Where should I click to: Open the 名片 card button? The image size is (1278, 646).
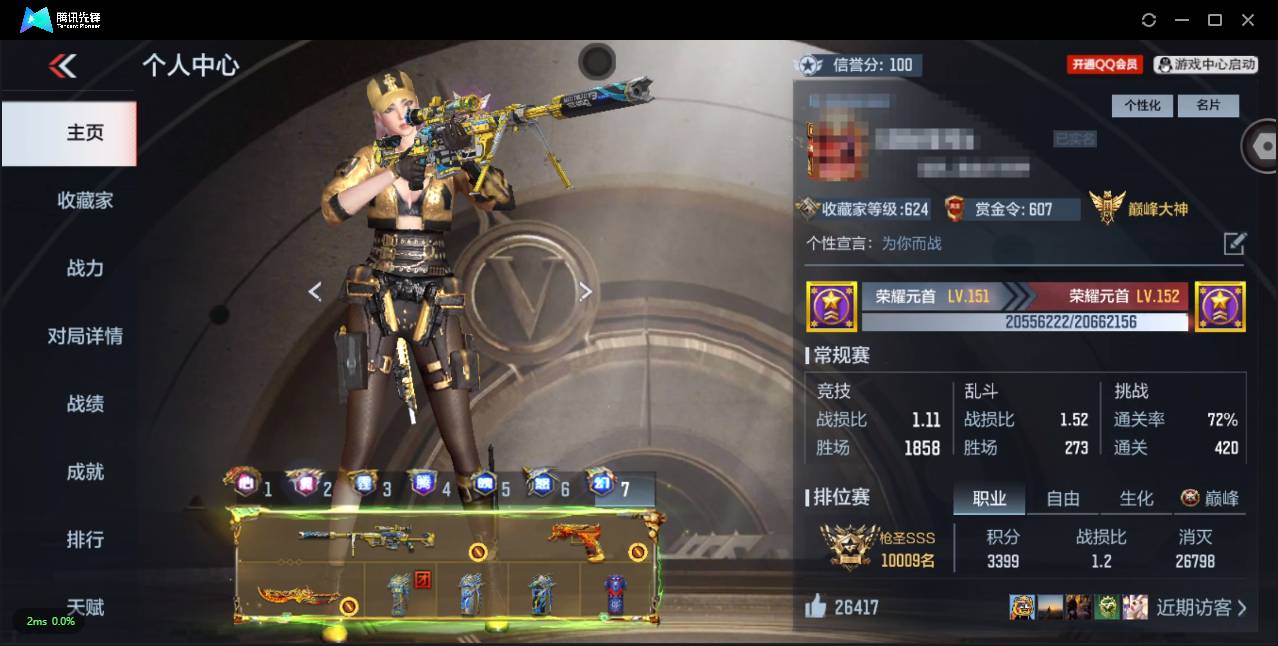click(1207, 105)
